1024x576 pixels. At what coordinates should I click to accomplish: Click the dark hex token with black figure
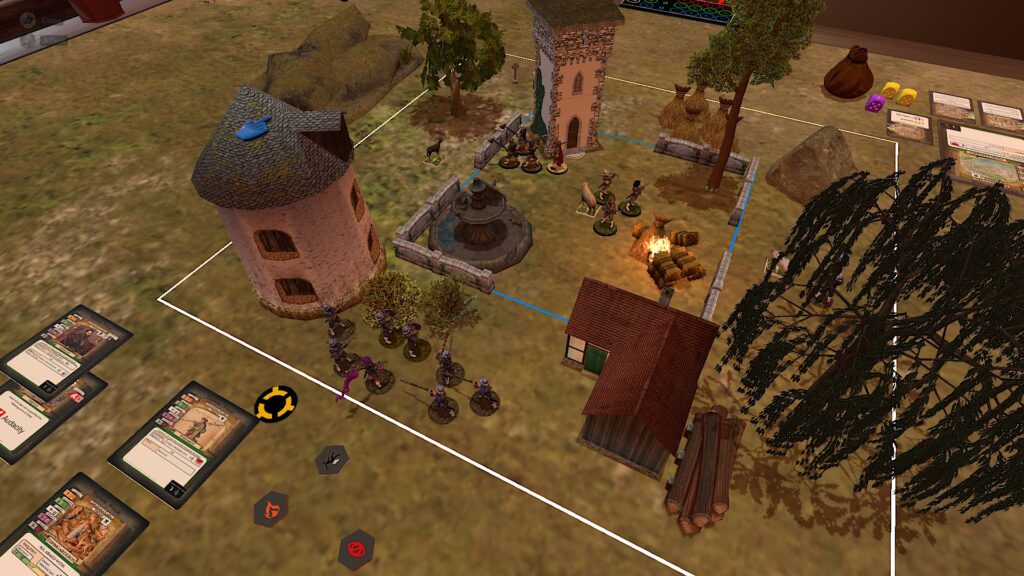pyautogui.click(x=331, y=460)
